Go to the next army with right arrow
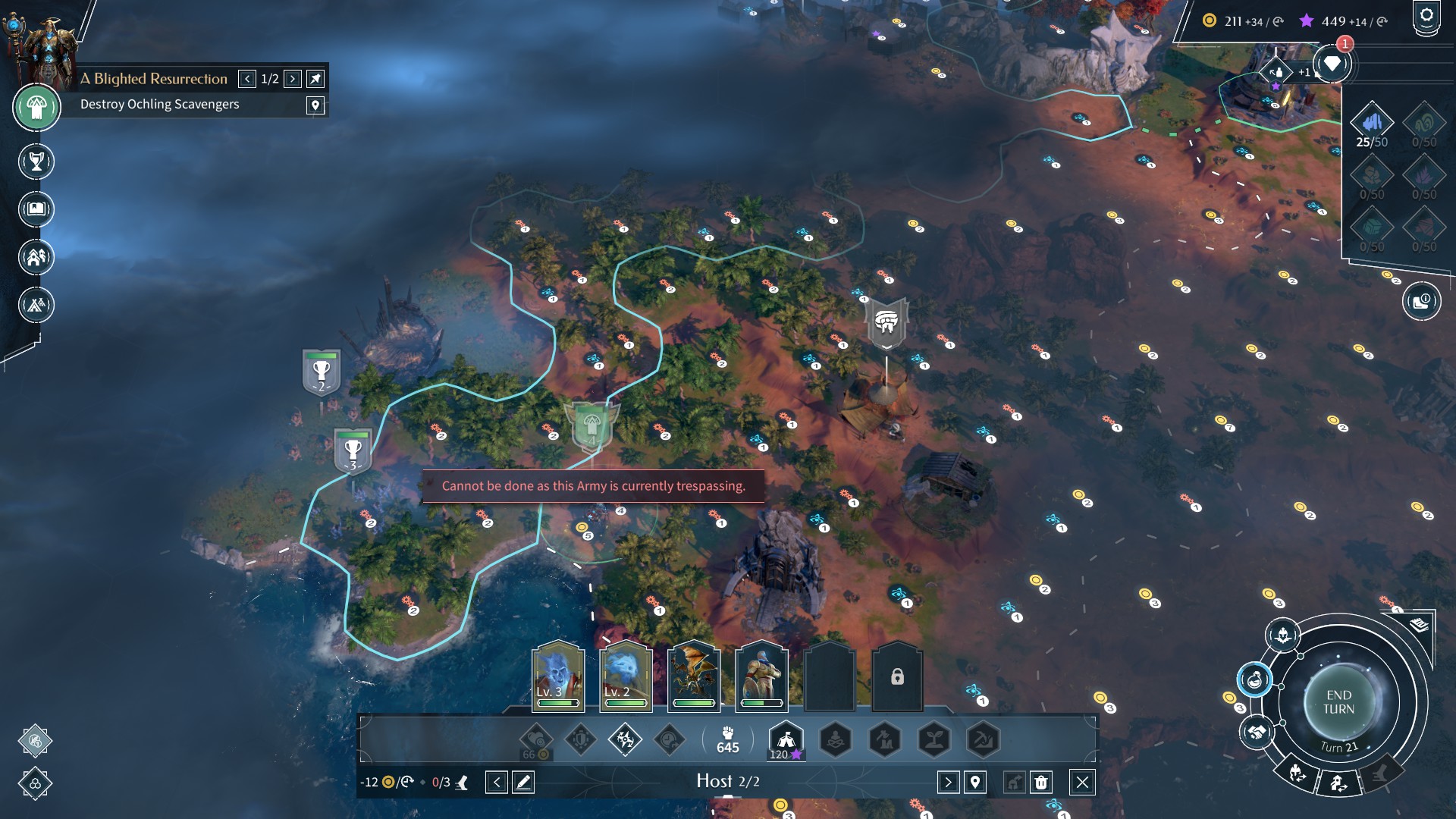 [948, 782]
